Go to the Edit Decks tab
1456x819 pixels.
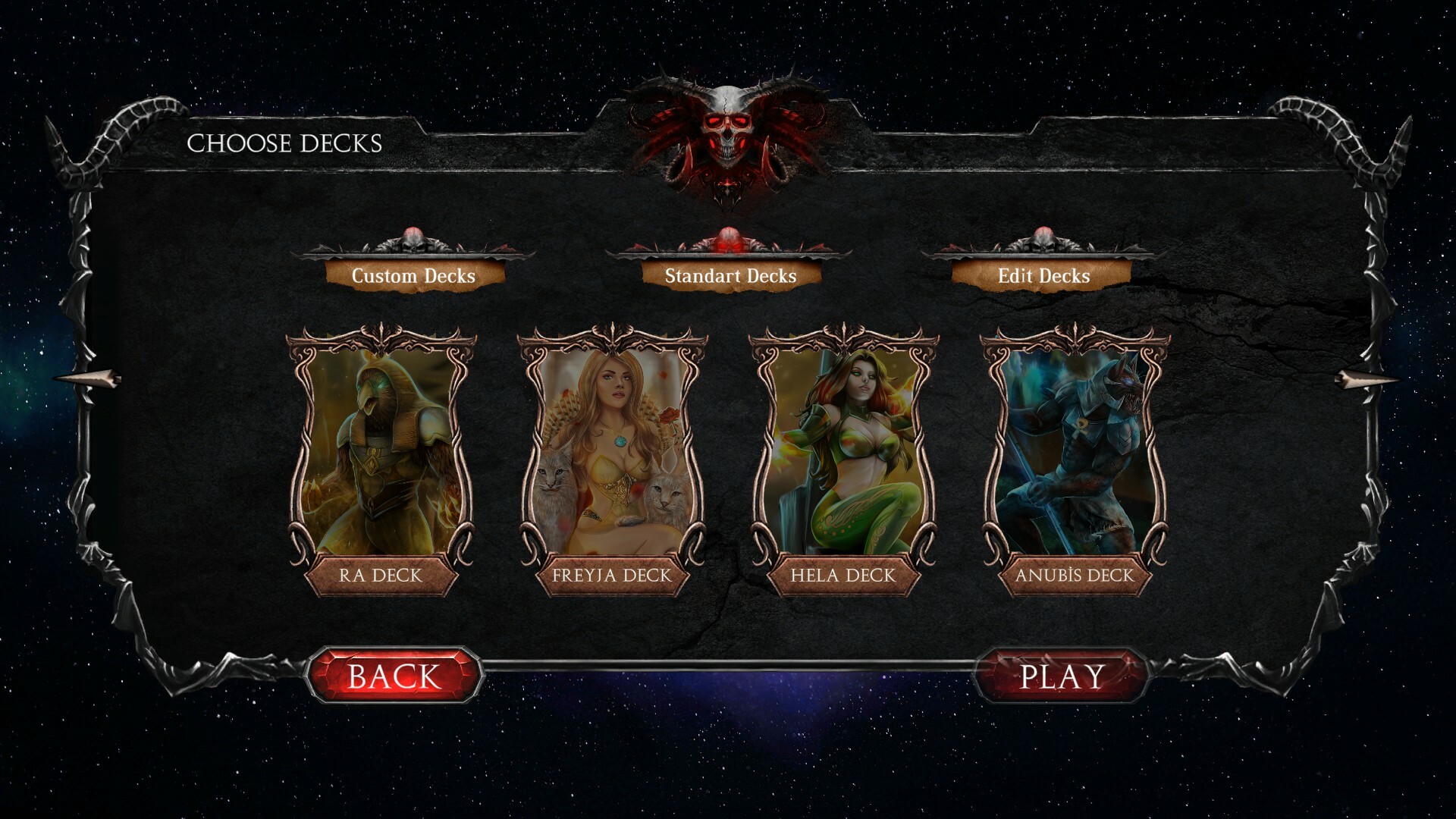coord(1043,275)
